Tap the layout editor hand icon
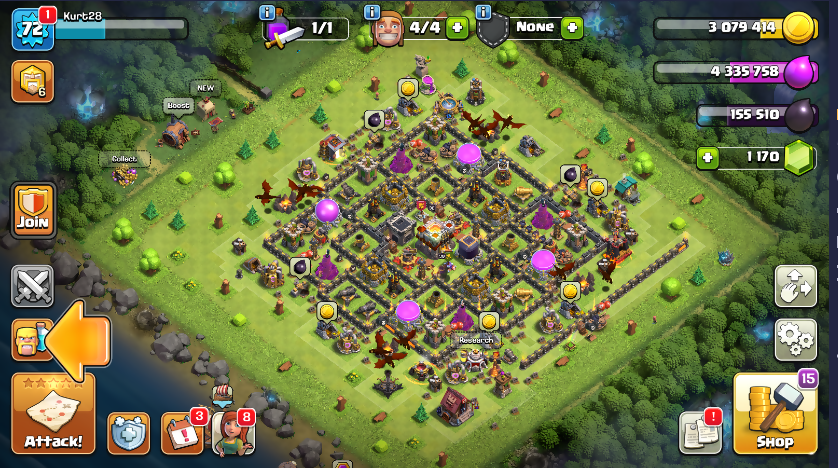This screenshot has height=468, width=838. 796,287
